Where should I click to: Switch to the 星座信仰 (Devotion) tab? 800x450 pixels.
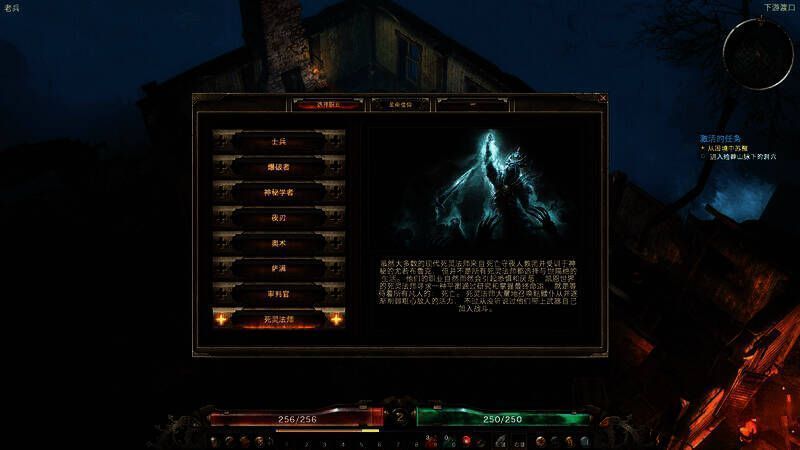[392, 103]
